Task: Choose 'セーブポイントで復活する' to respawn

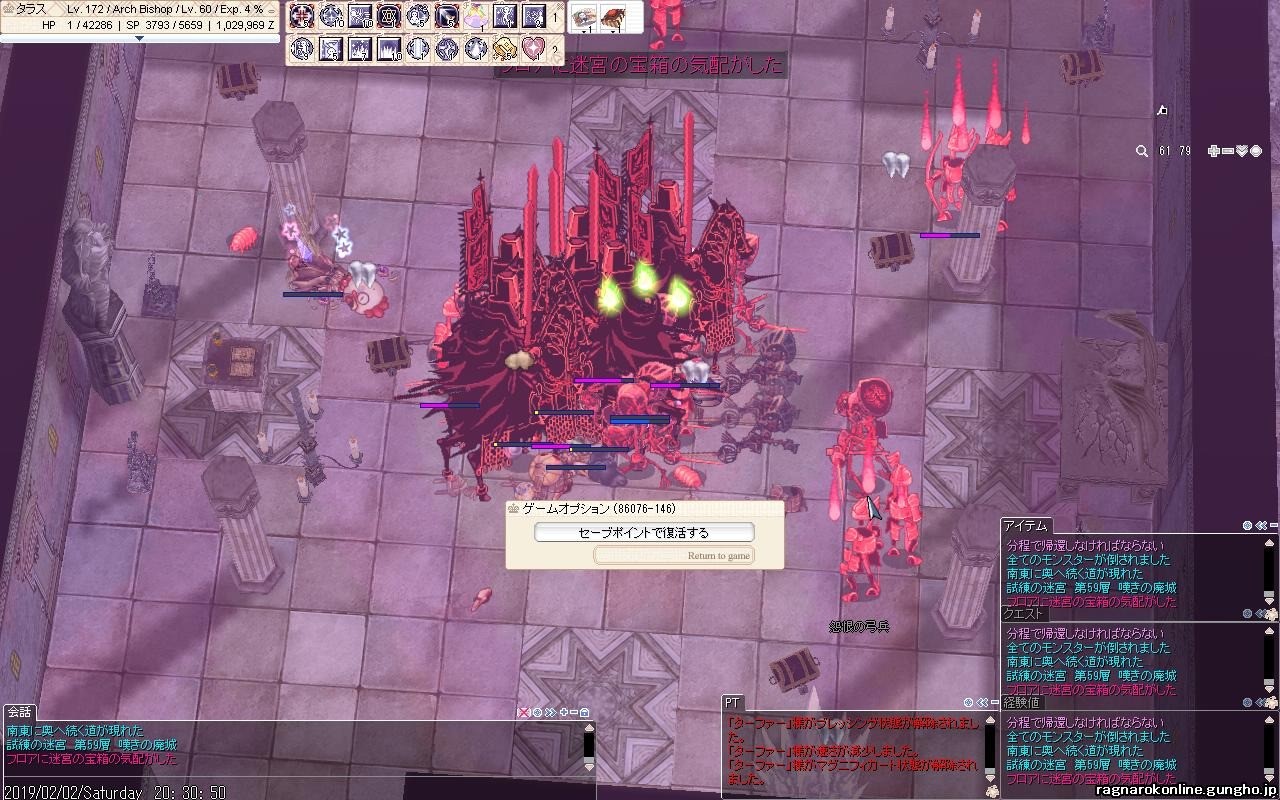Action: tap(644, 533)
